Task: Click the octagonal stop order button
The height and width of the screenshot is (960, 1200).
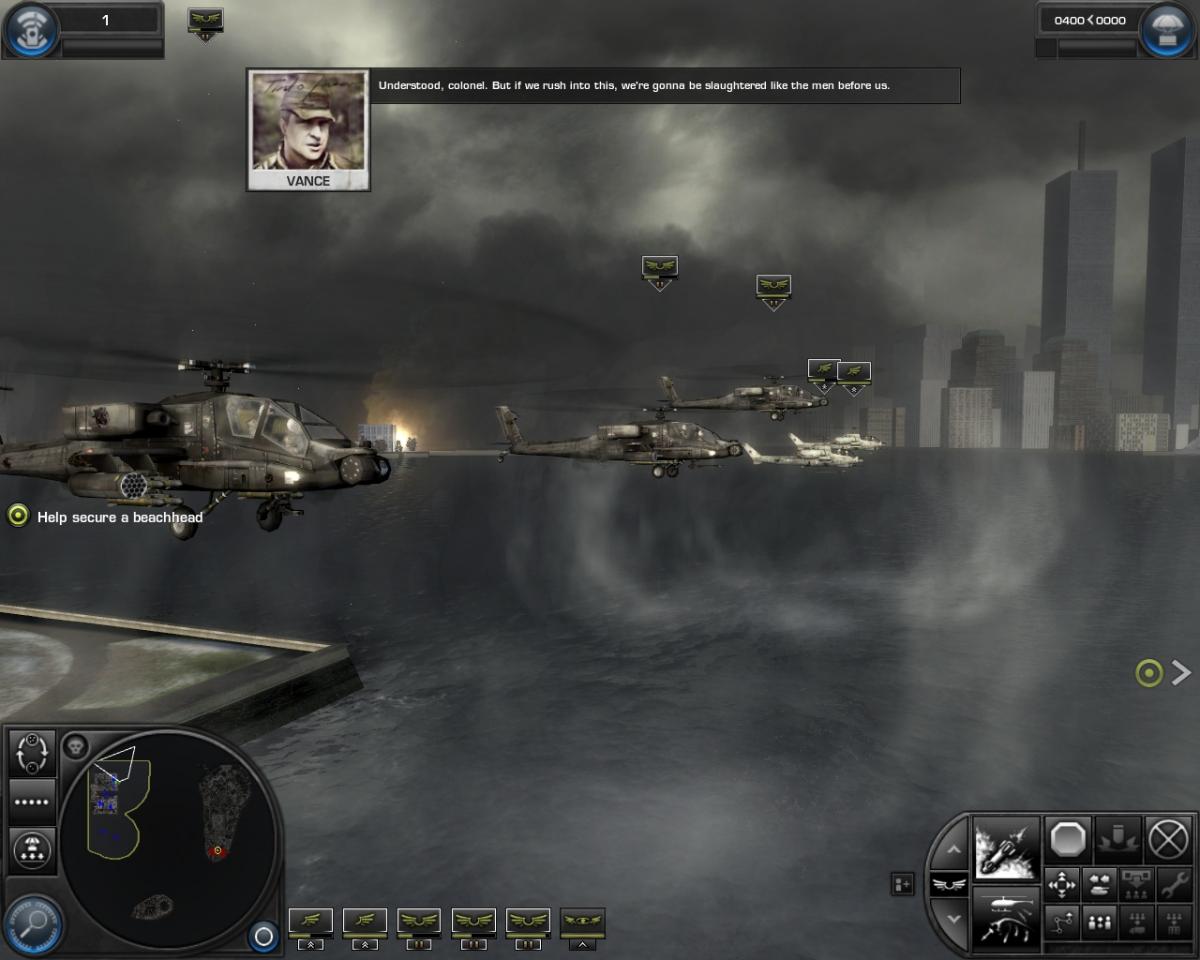Action: (1068, 840)
